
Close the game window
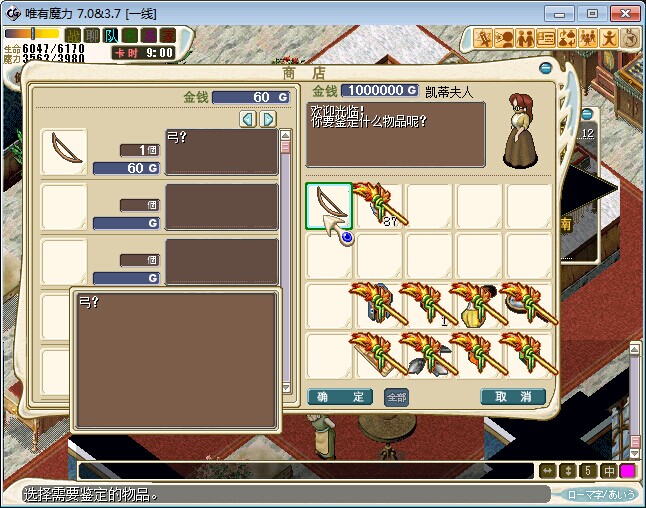pyautogui.click(x=622, y=12)
